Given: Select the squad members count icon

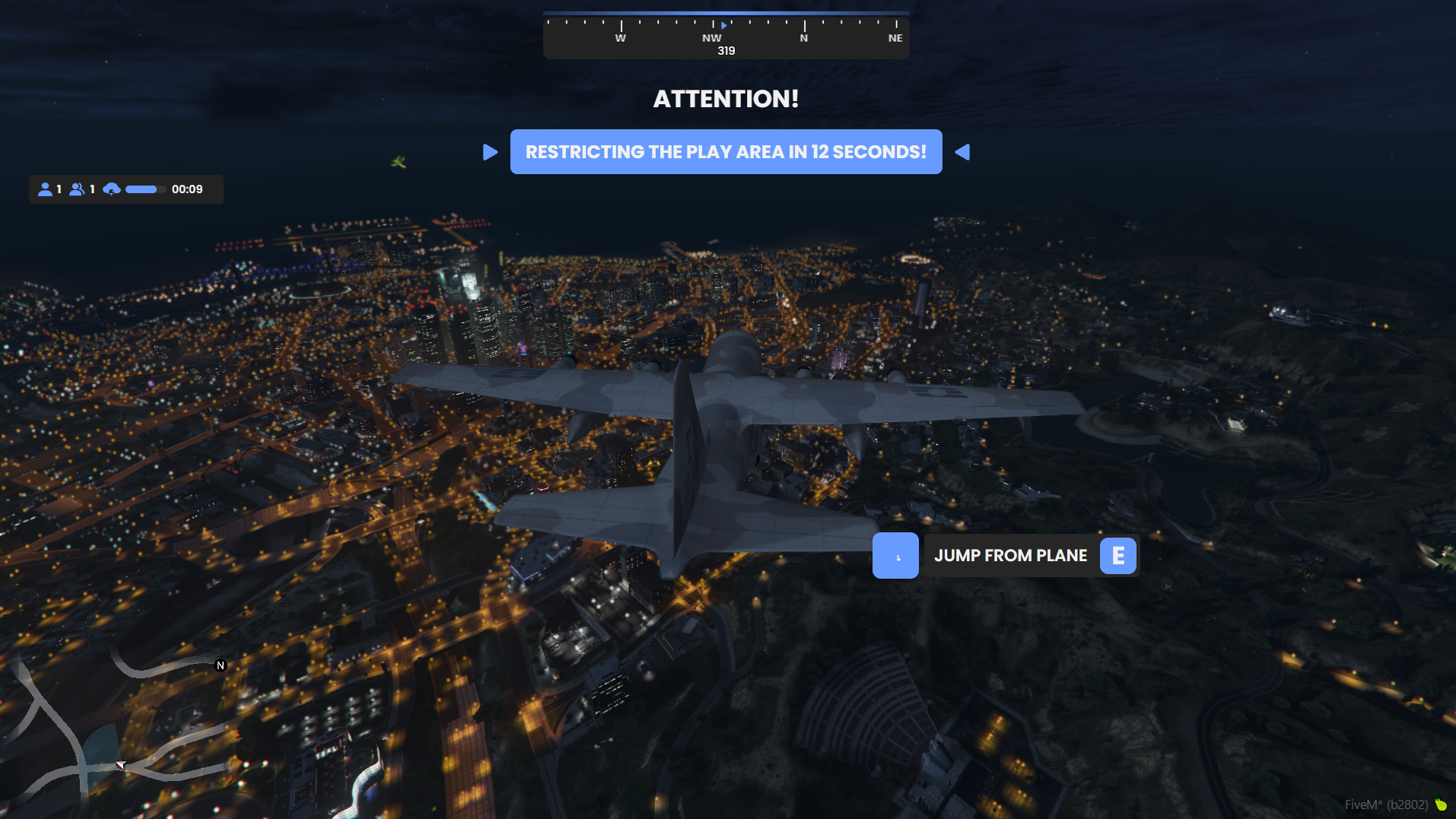Looking at the screenshot, I should 77,189.
